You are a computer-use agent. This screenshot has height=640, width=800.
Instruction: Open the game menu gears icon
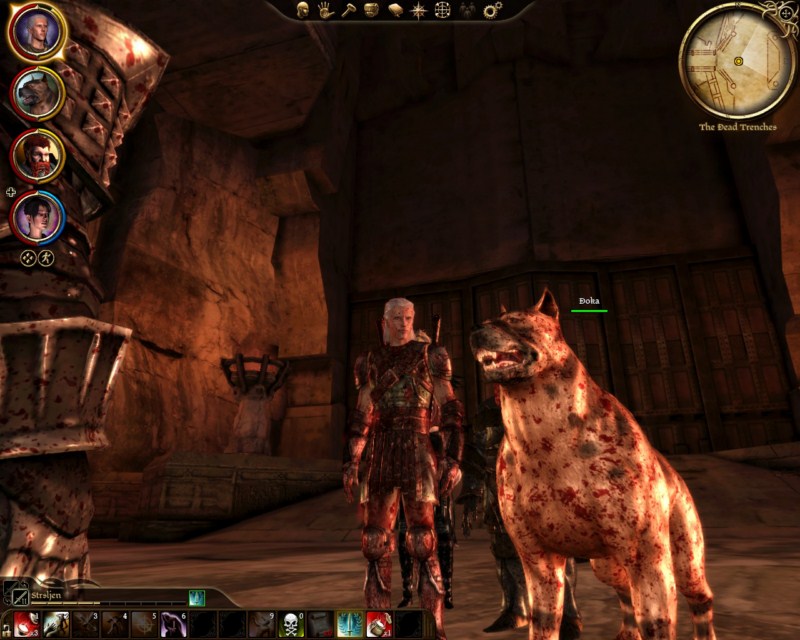click(492, 10)
